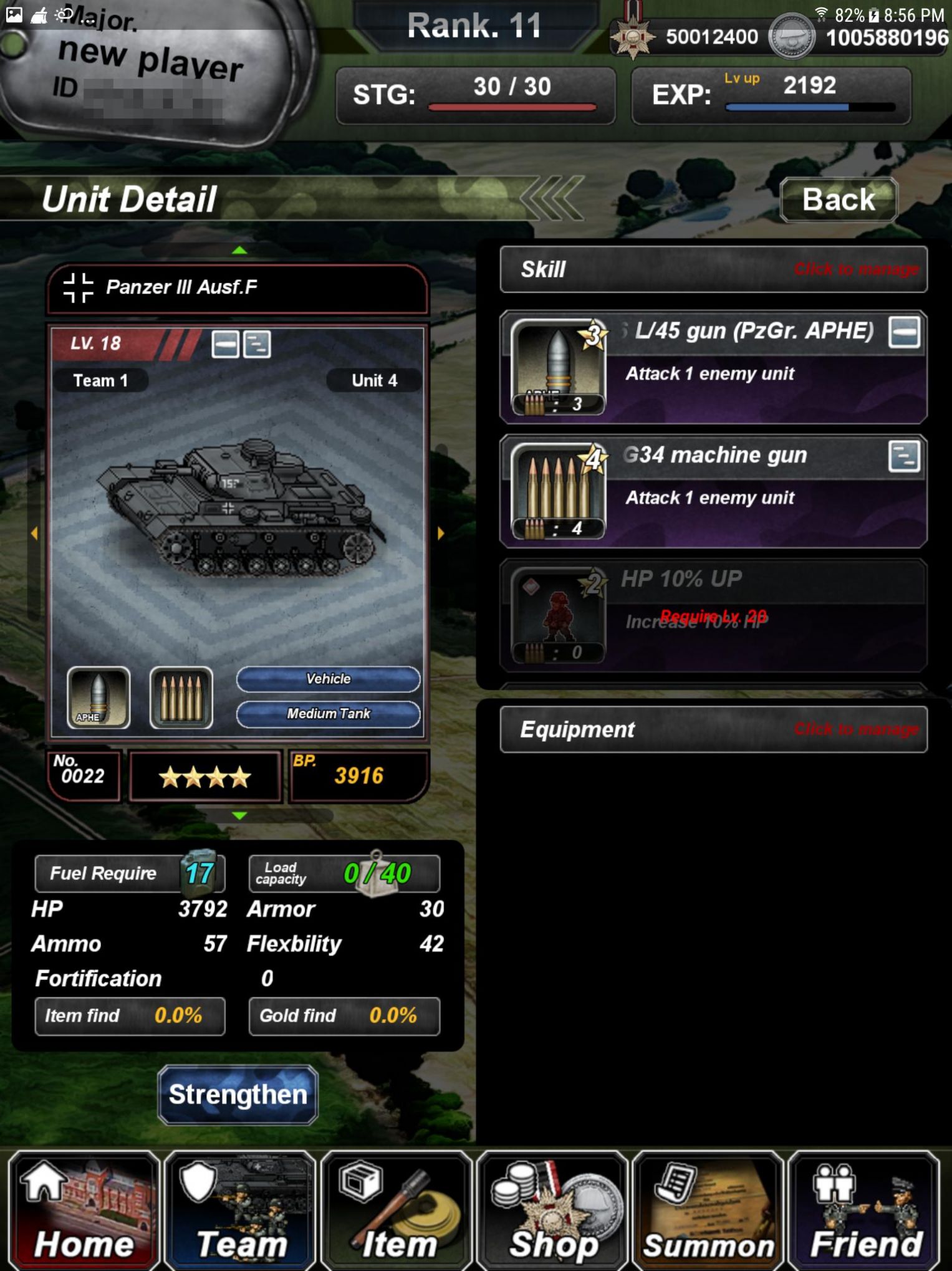The width and height of the screenshot is (952, 1271).
Task: Open the Strengthen unit menu
Action: click(x=238, y=1095)
